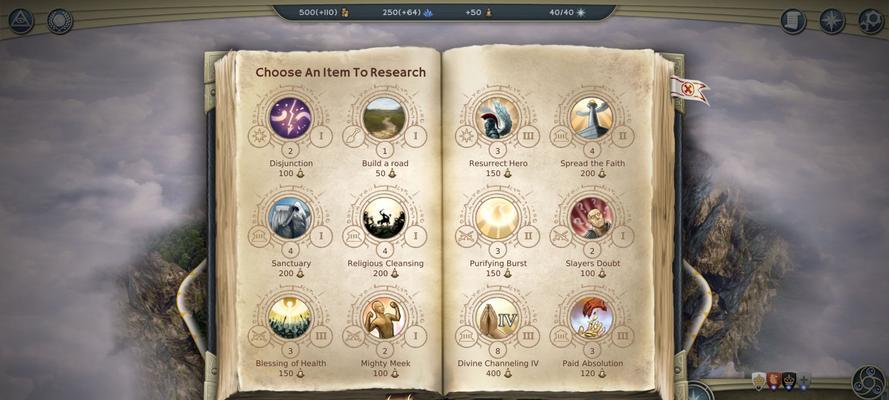Choose the Build a road research
This screenshot has height=400, width=889.
coord(384,118)
